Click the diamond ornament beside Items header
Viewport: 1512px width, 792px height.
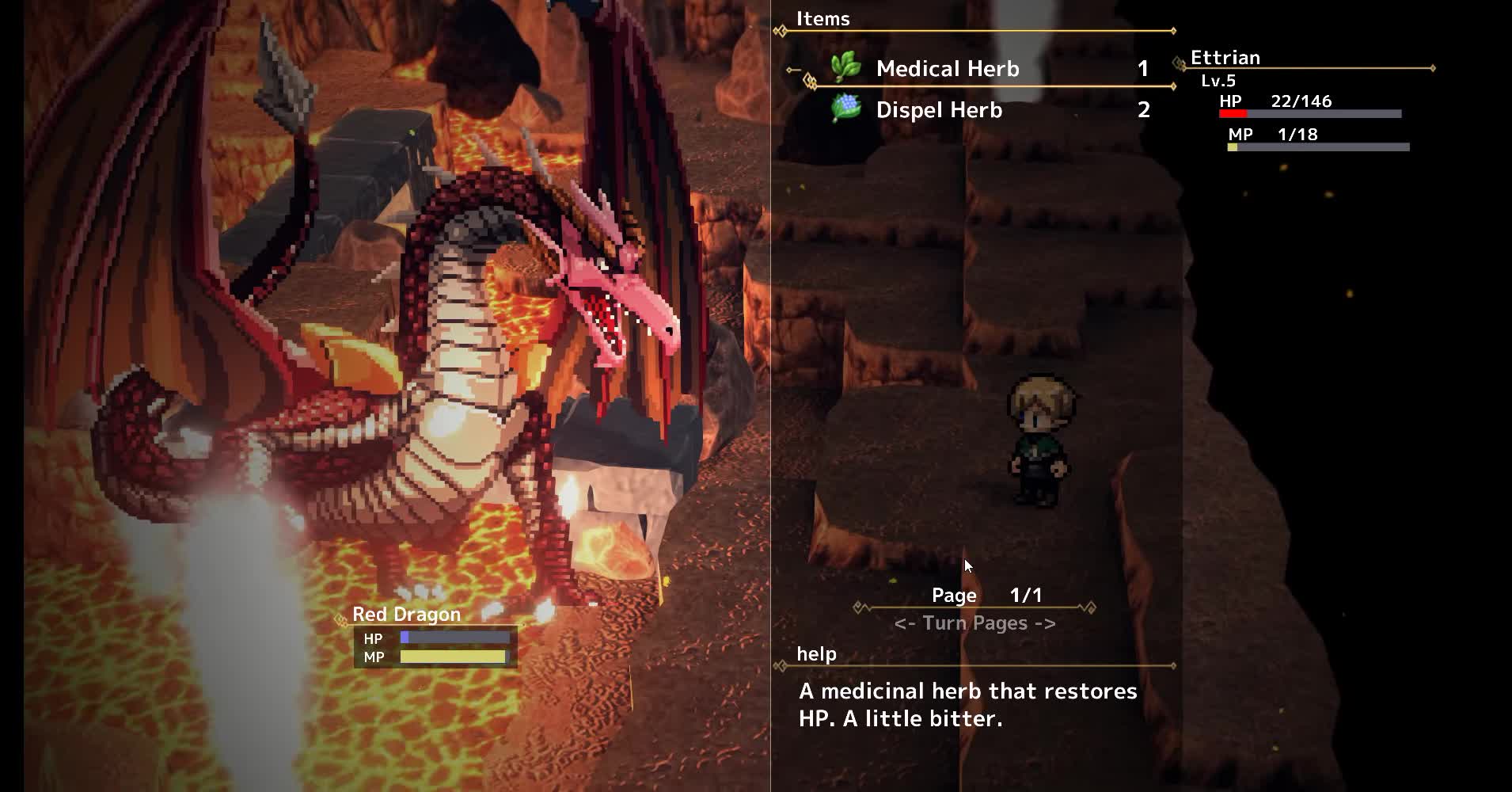pyautogui.click(x=779, y=30)
